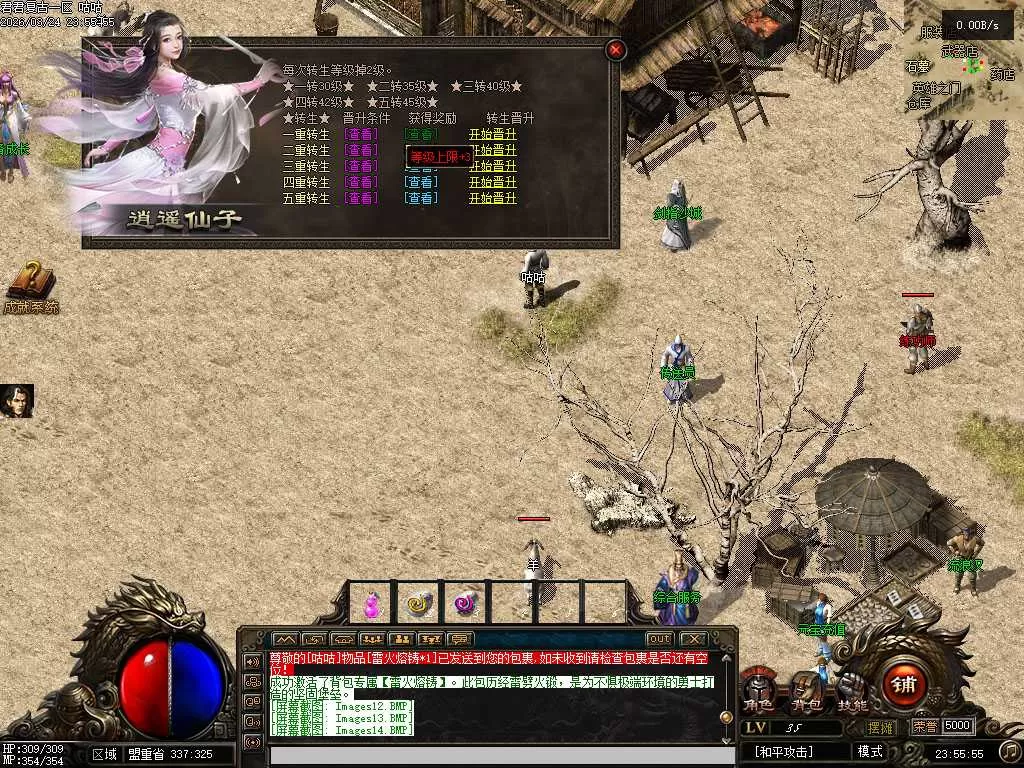The image size is (1024, 768).
Task: View 四重转生 promotion conditions
Action: 361,182
